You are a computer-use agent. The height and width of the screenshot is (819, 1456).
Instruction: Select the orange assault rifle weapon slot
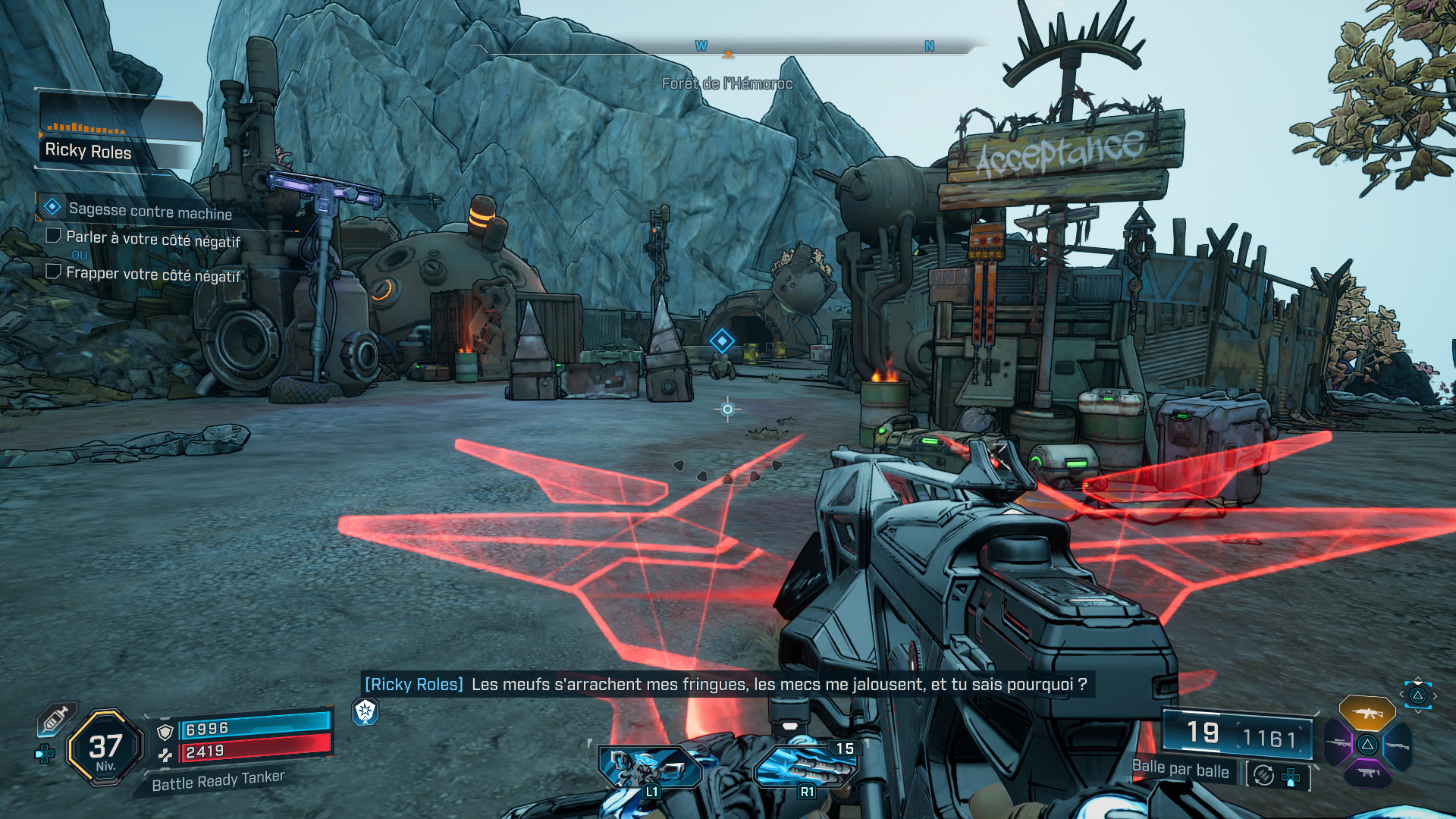(x=1367, y=713)
